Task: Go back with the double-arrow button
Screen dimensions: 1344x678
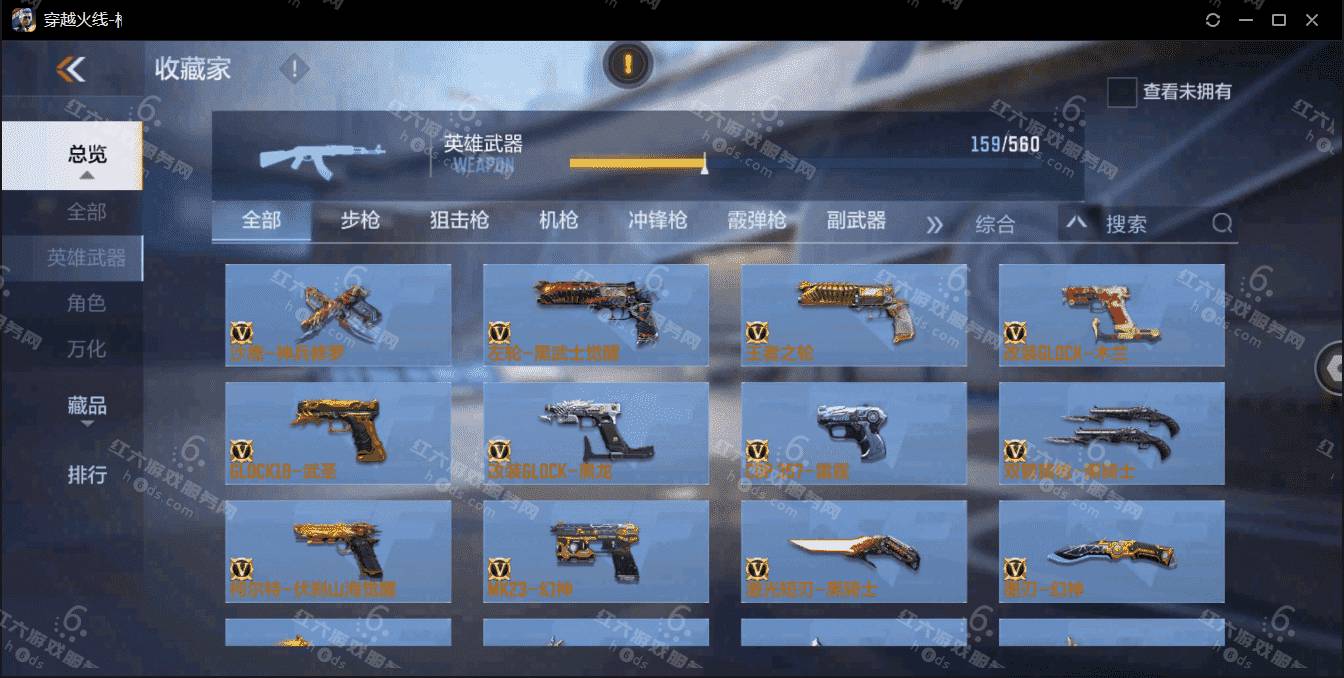Action: 71,69
